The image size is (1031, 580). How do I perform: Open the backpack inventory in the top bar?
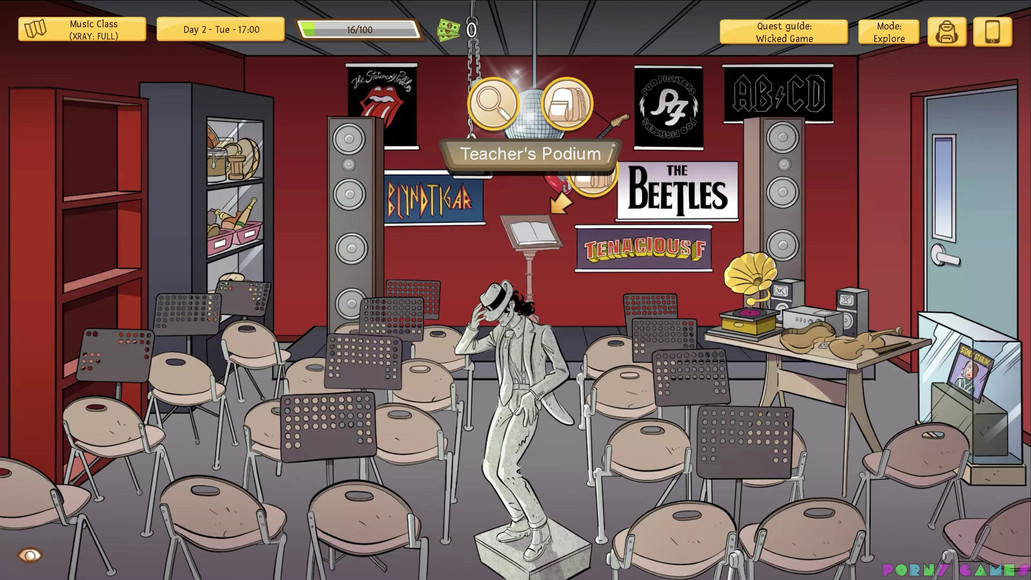[x=946, y=32]
